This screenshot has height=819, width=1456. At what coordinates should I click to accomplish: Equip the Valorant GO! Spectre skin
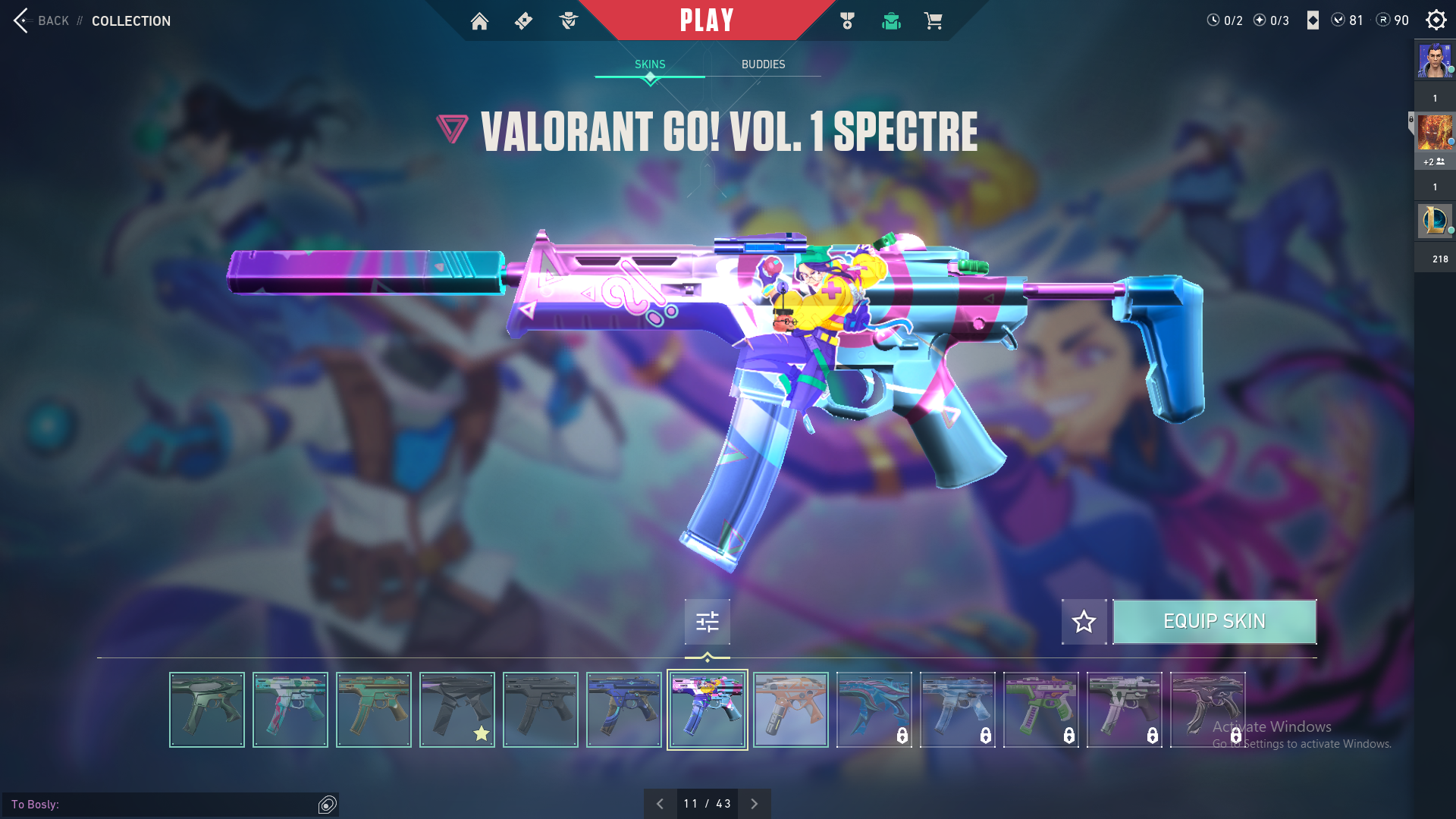[1214, 622]
